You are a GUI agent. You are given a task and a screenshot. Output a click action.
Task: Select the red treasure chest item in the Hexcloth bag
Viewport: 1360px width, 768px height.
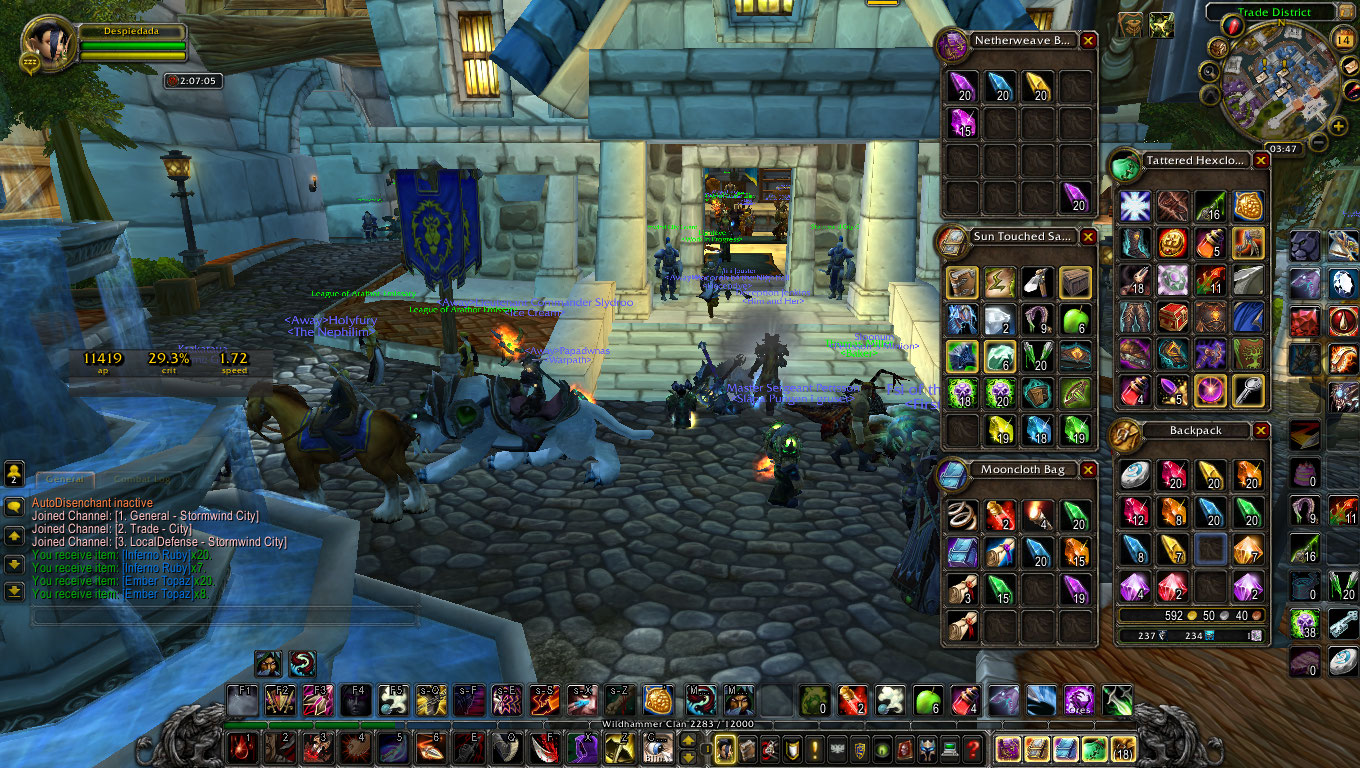click(1173, 318)
